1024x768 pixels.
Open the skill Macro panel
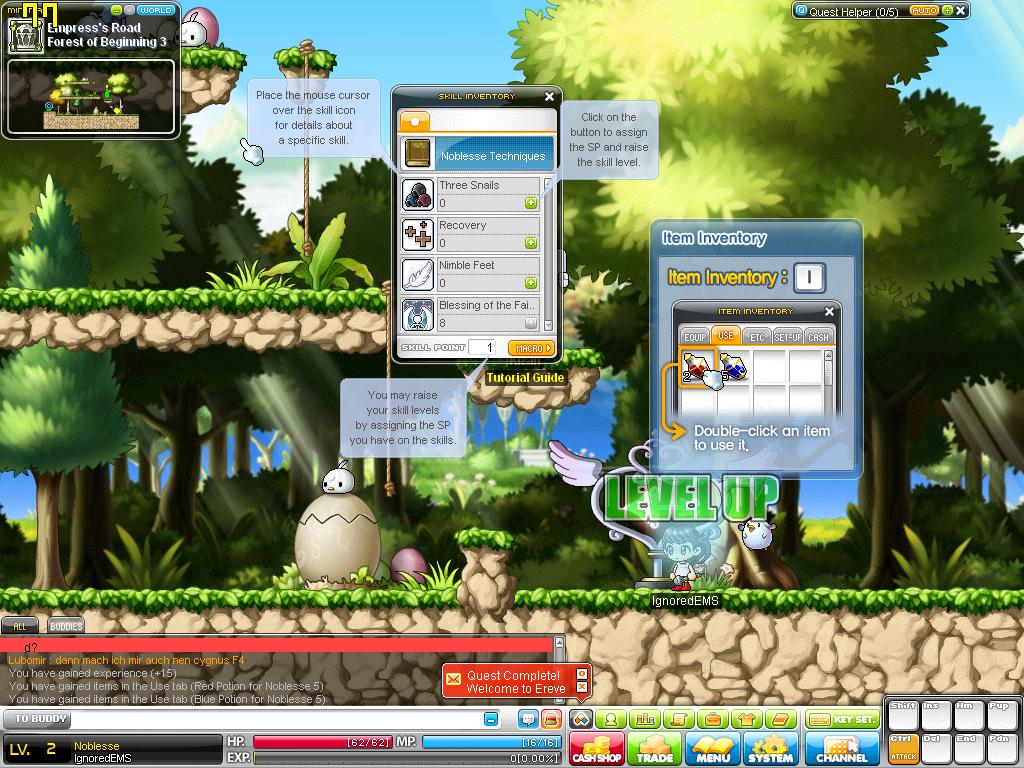click(x=530, y=348)
